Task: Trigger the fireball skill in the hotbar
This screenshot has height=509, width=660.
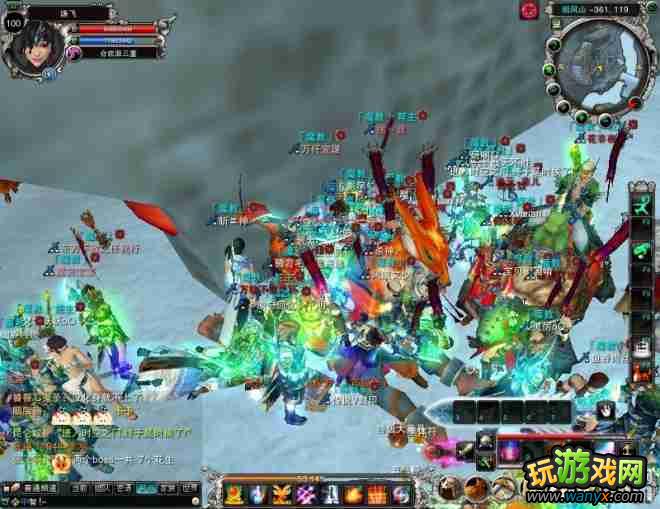Action: pos(354,493)
